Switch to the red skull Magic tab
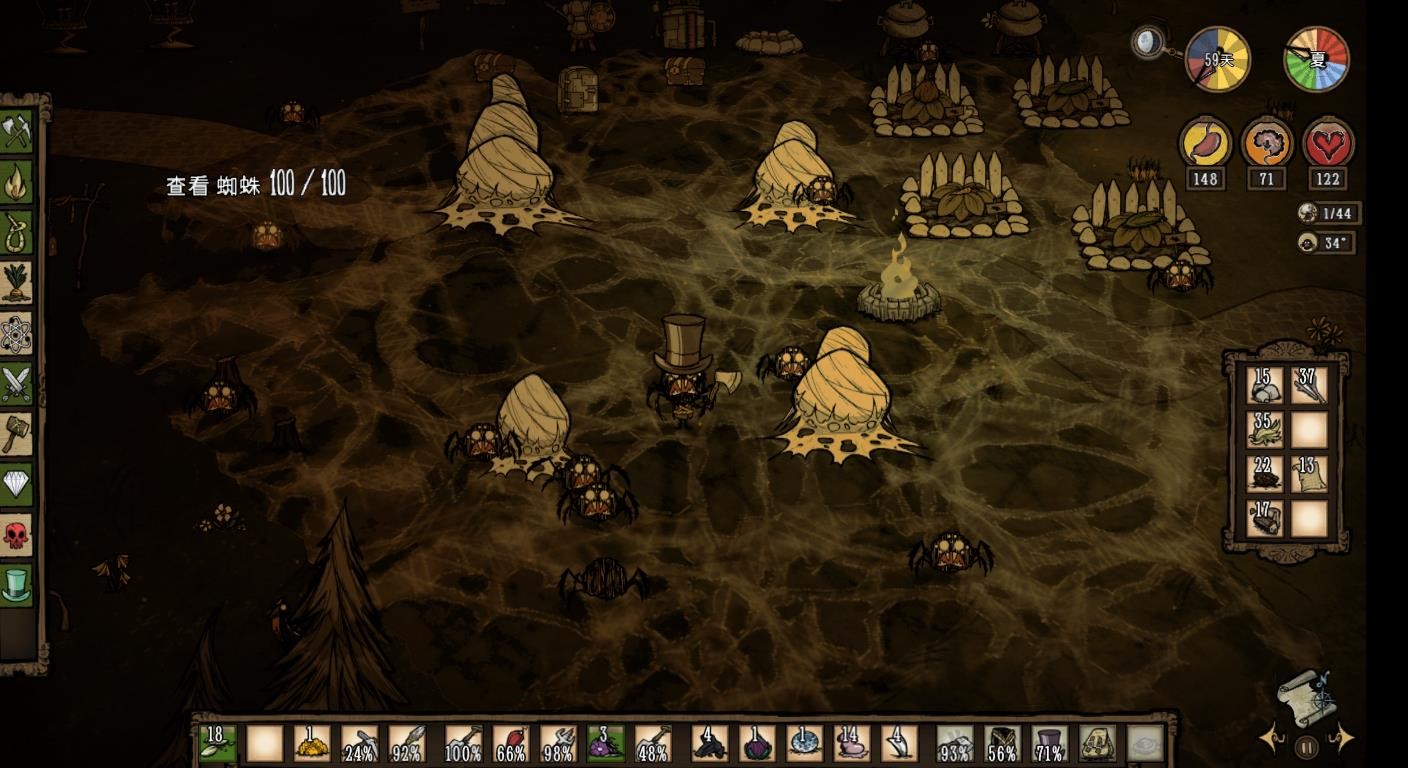Image resolution: width=1408 pixels, height=768 pixels. coord(17,535)
